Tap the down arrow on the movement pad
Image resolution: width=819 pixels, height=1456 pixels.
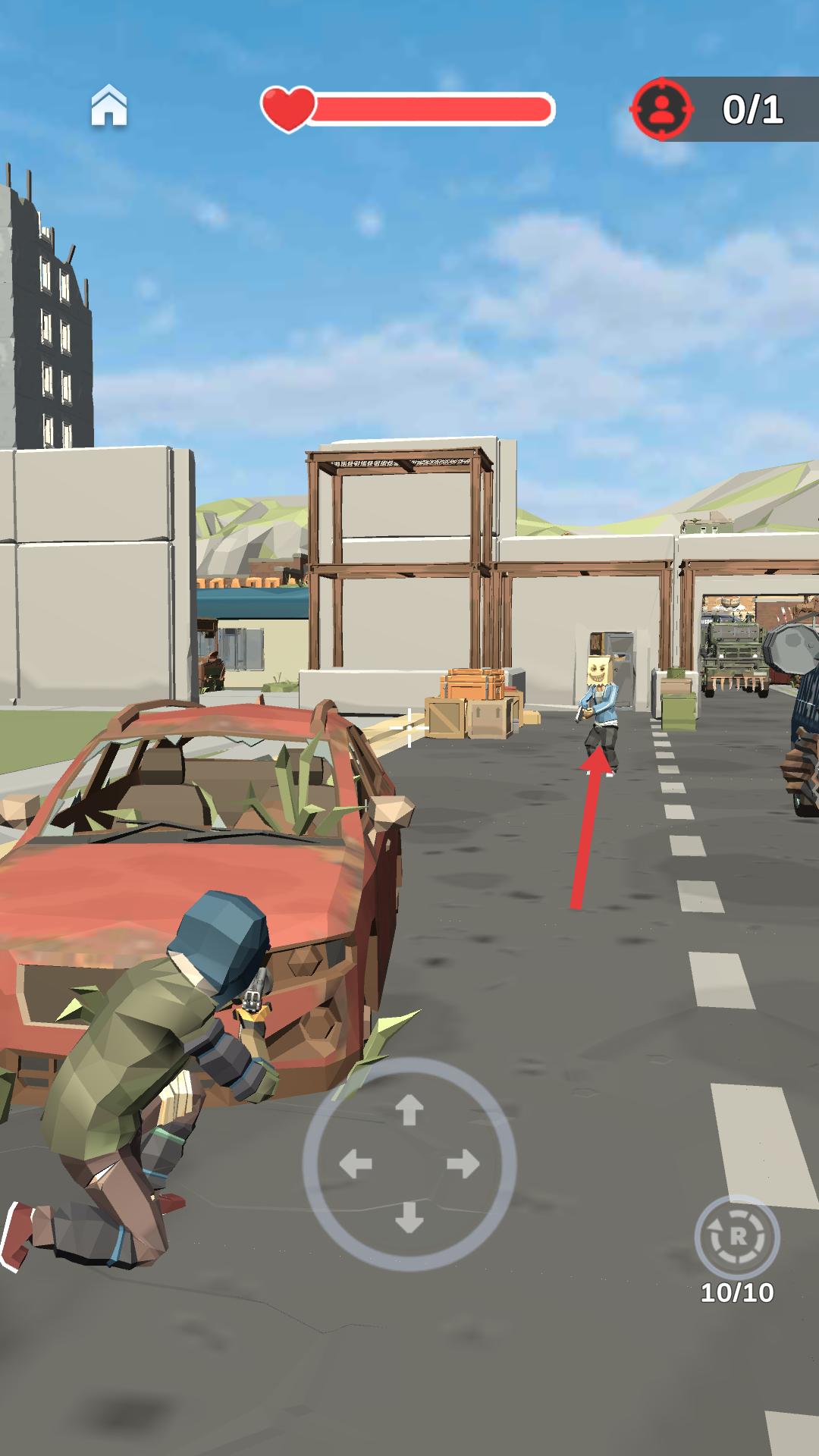409,1217
